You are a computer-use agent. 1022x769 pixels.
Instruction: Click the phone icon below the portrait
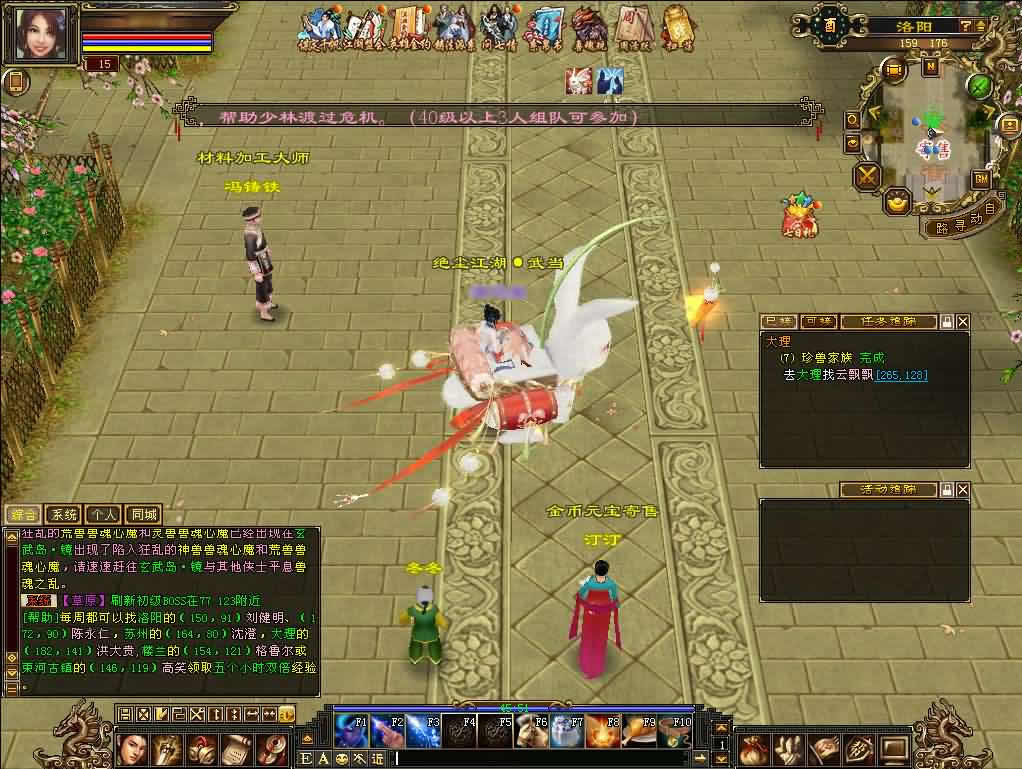click(15, 82)
